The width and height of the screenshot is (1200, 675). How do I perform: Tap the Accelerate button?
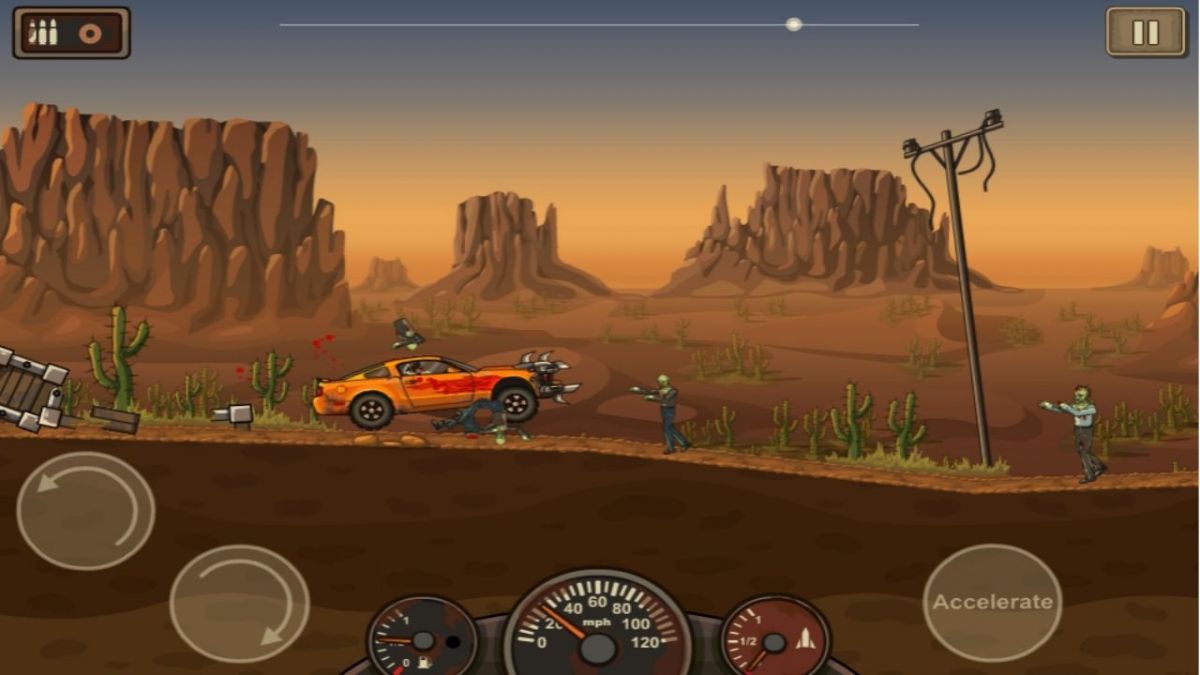(x=992, y=602)
